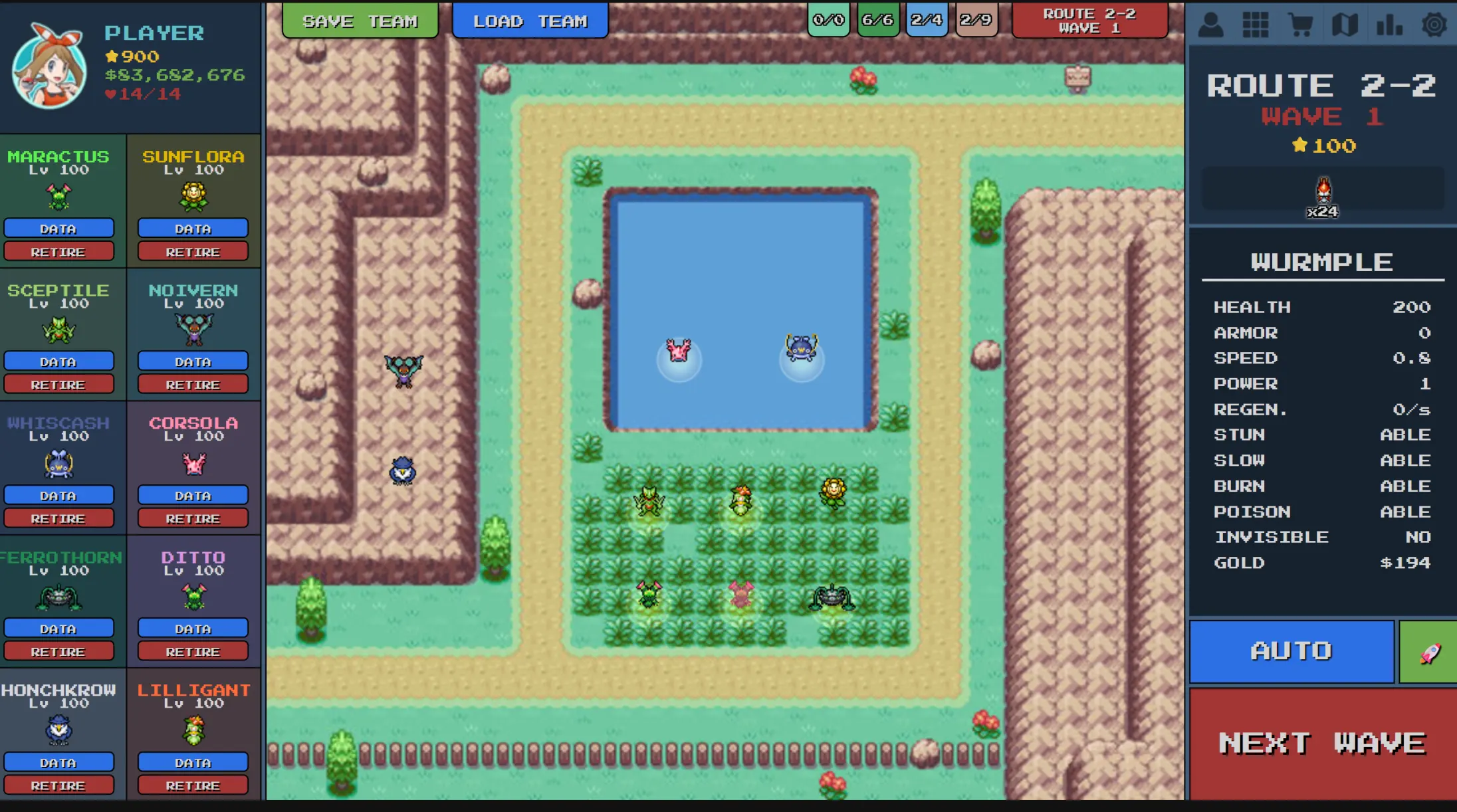1457x812 pixels.
Task: Open the player profile icon
Action: (1211, 25)
